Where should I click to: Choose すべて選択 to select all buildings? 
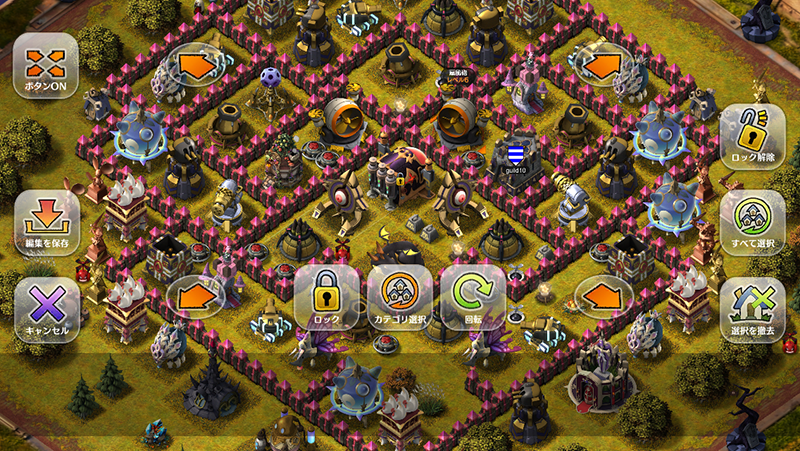(x=752, y=222)
